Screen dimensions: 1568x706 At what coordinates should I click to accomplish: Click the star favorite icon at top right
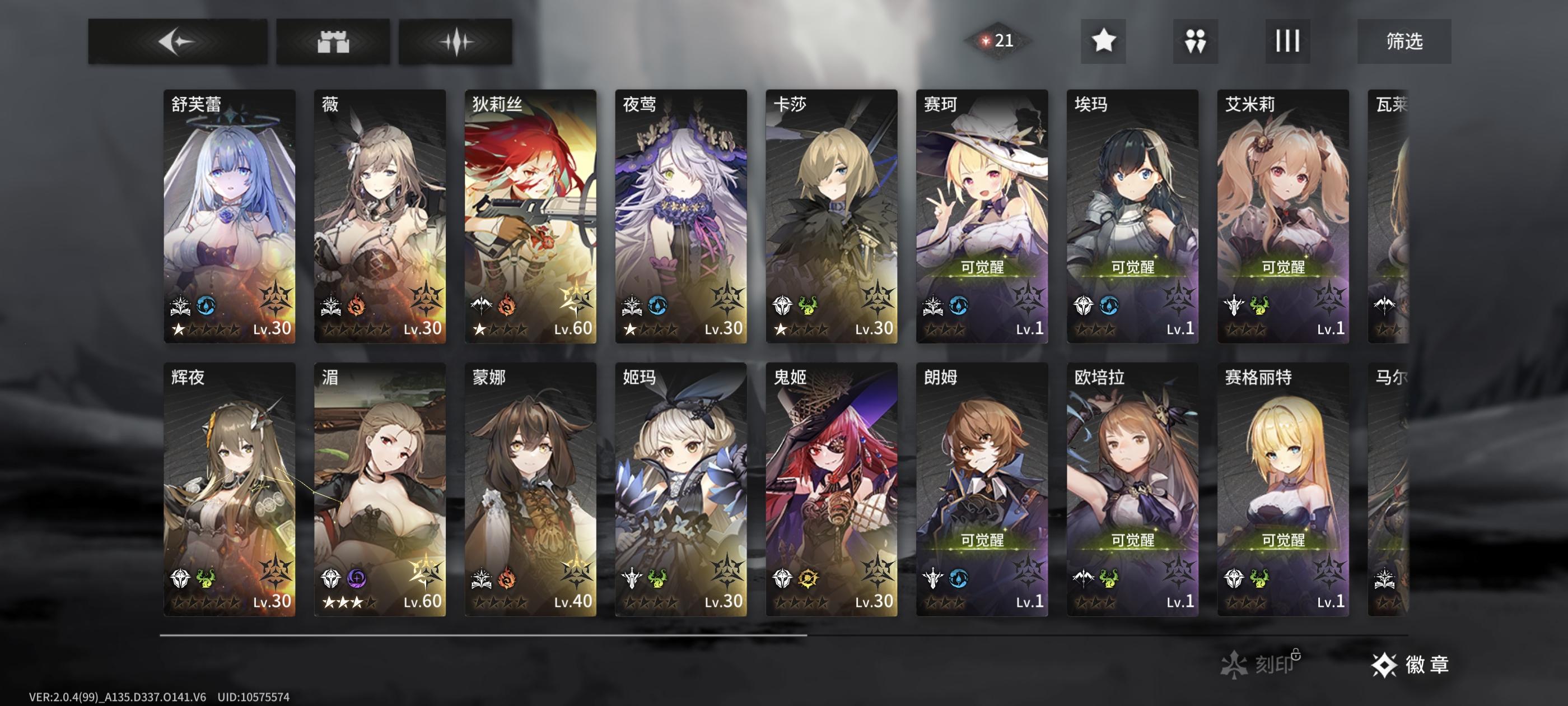1104,41
